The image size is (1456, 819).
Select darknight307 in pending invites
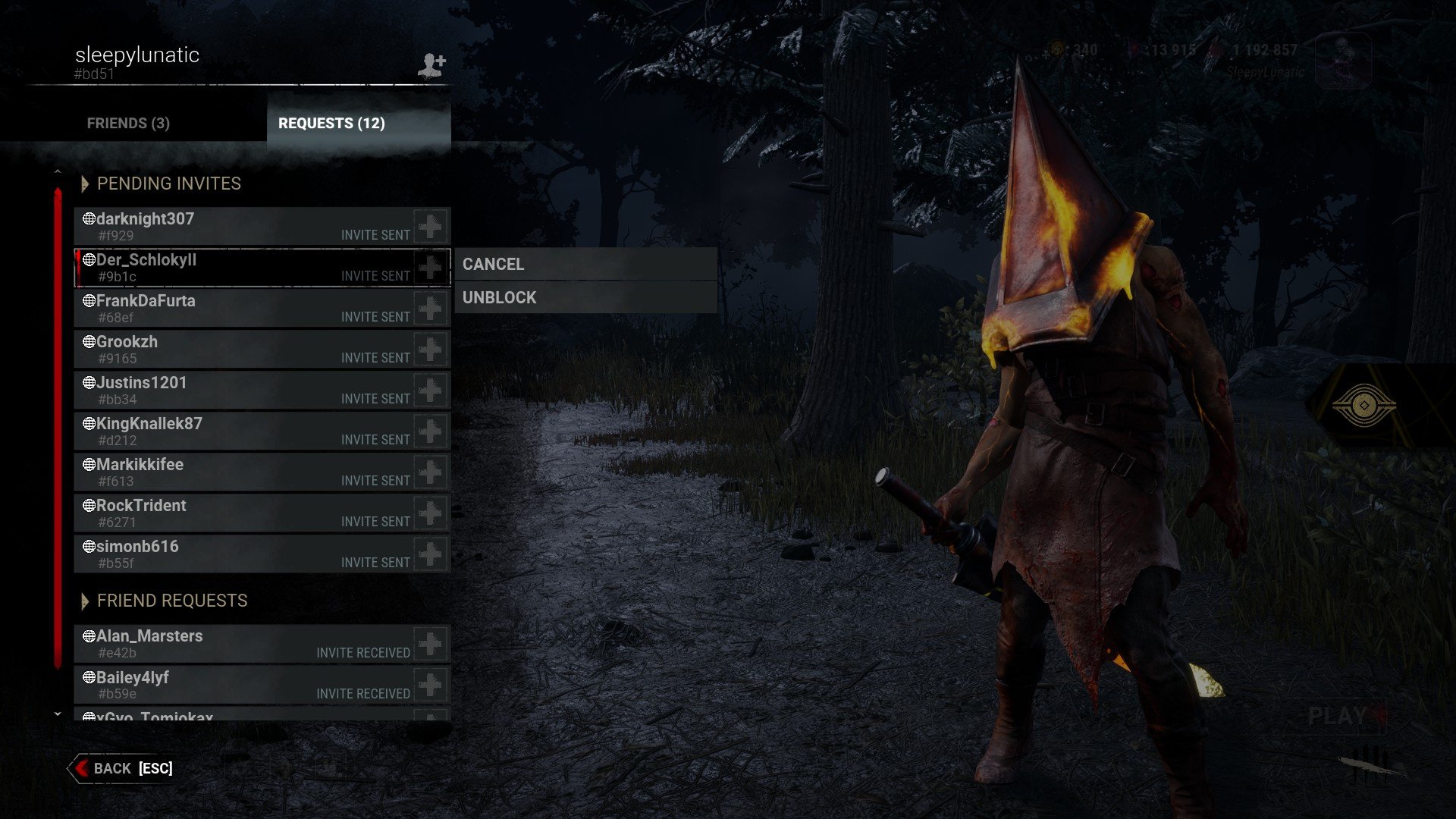pyautogui.click(x=243, y=226)
